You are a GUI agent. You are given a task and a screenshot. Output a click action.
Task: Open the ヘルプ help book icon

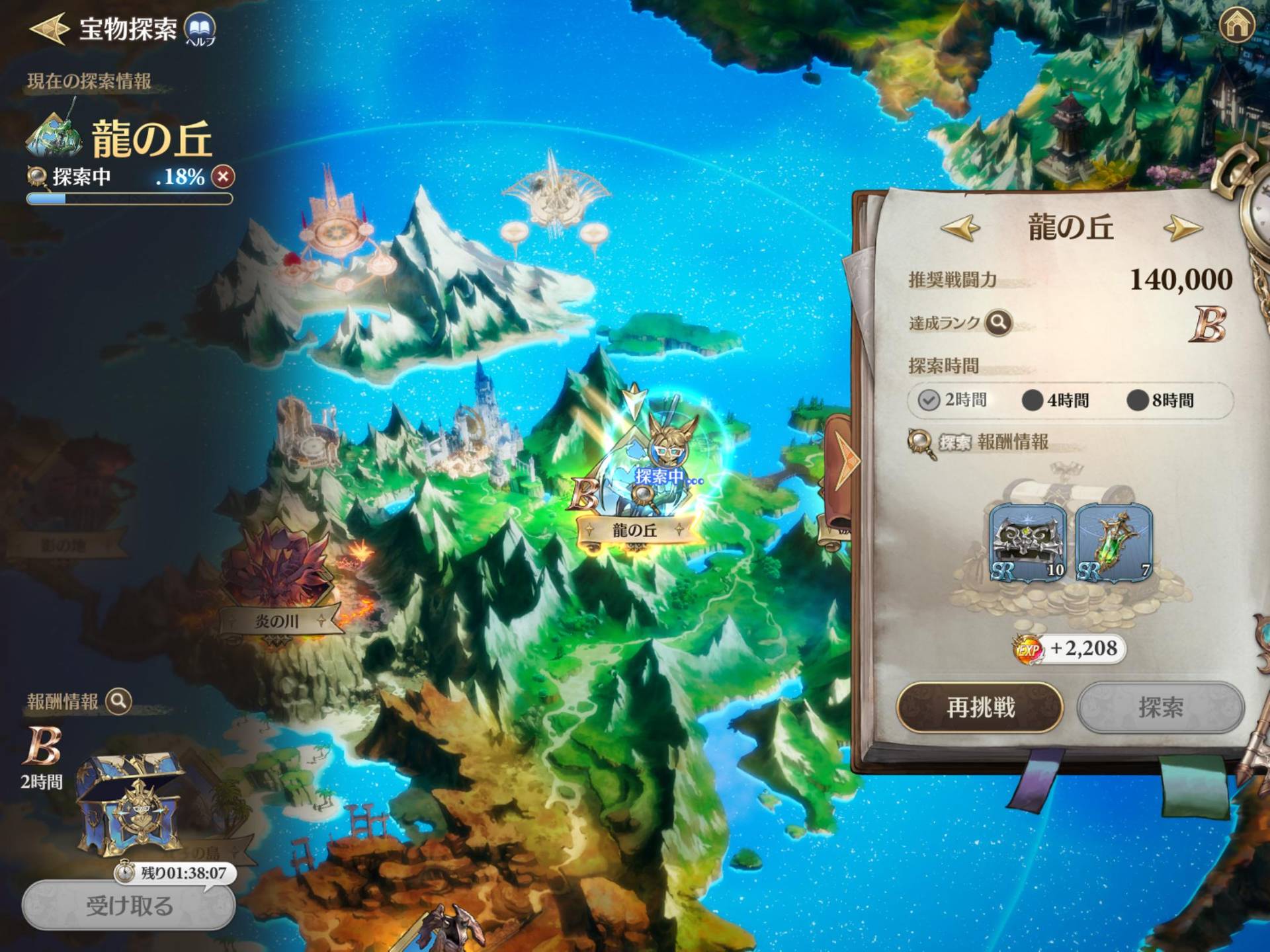pyautogui.click(x=199, y=29)
